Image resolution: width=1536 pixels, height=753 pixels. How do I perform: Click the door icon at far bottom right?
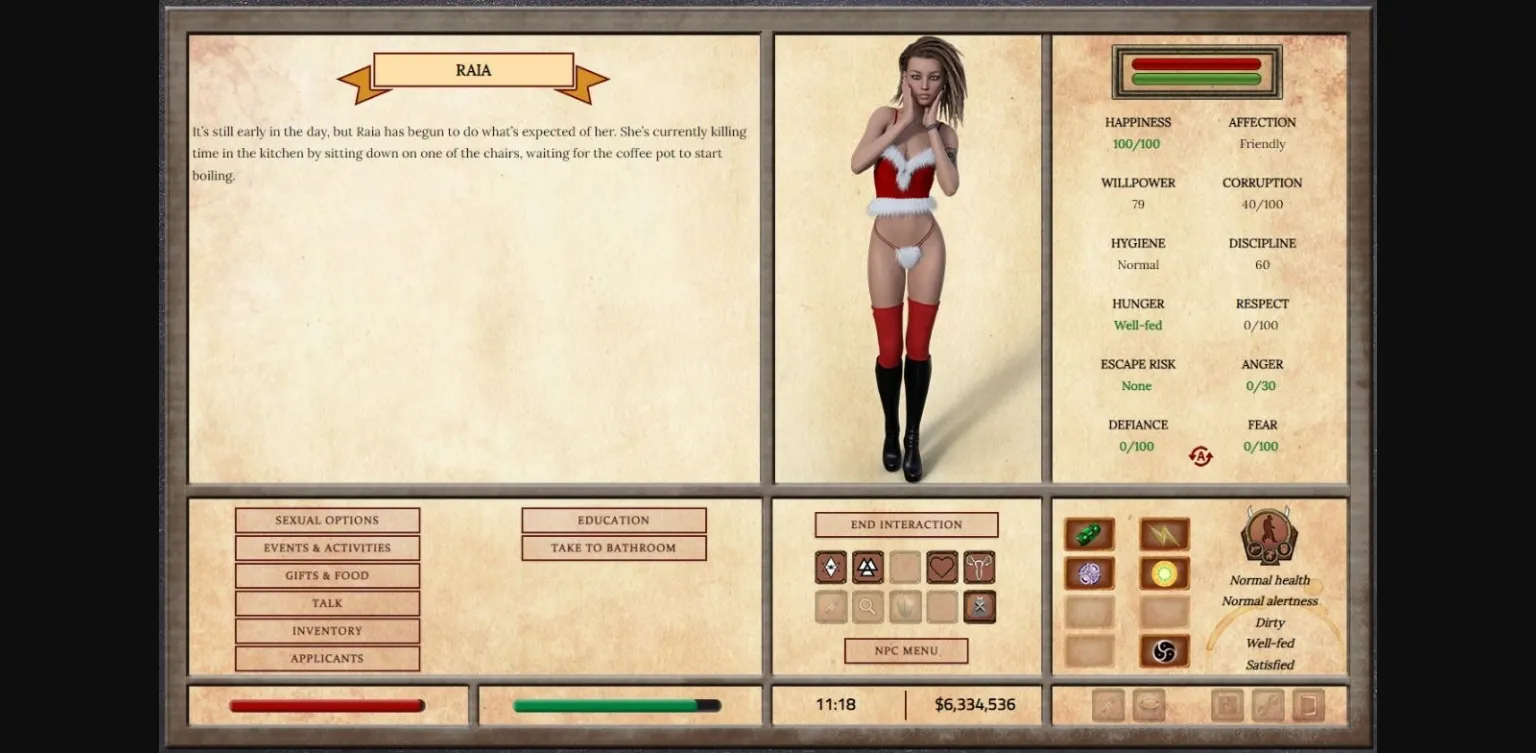click(x=1306, y=704)
